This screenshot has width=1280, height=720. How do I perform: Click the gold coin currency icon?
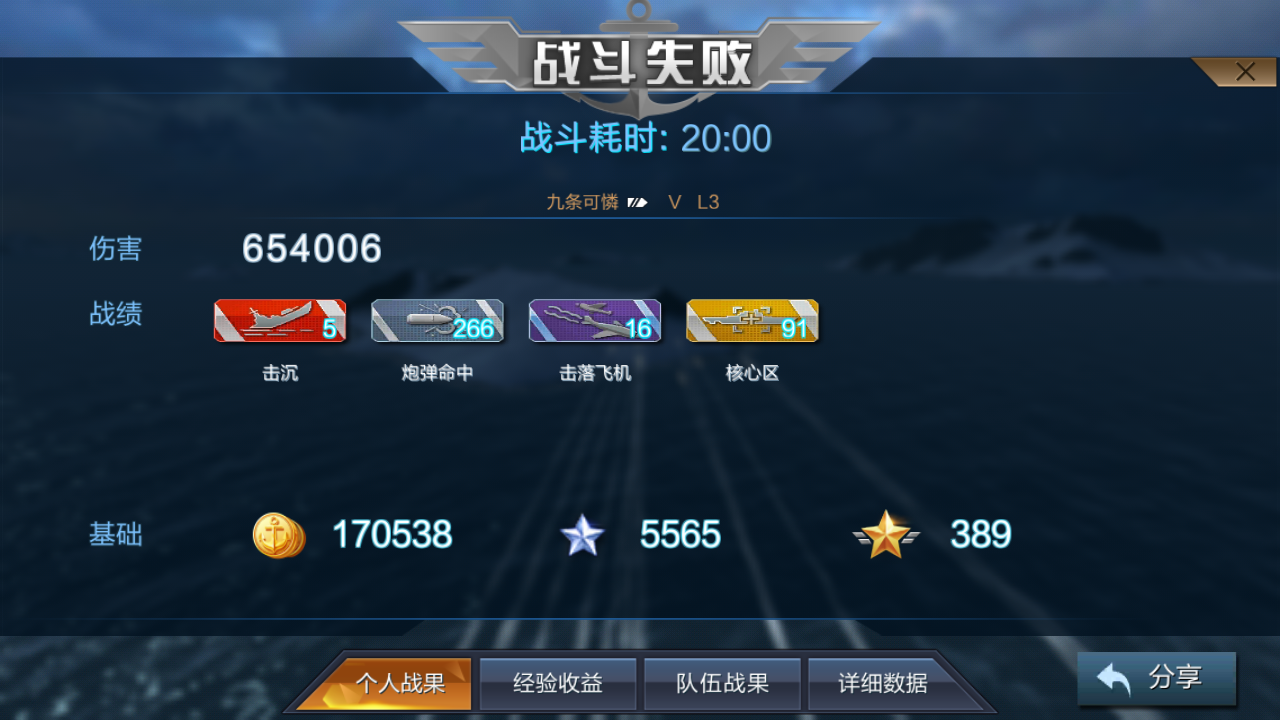278,535
